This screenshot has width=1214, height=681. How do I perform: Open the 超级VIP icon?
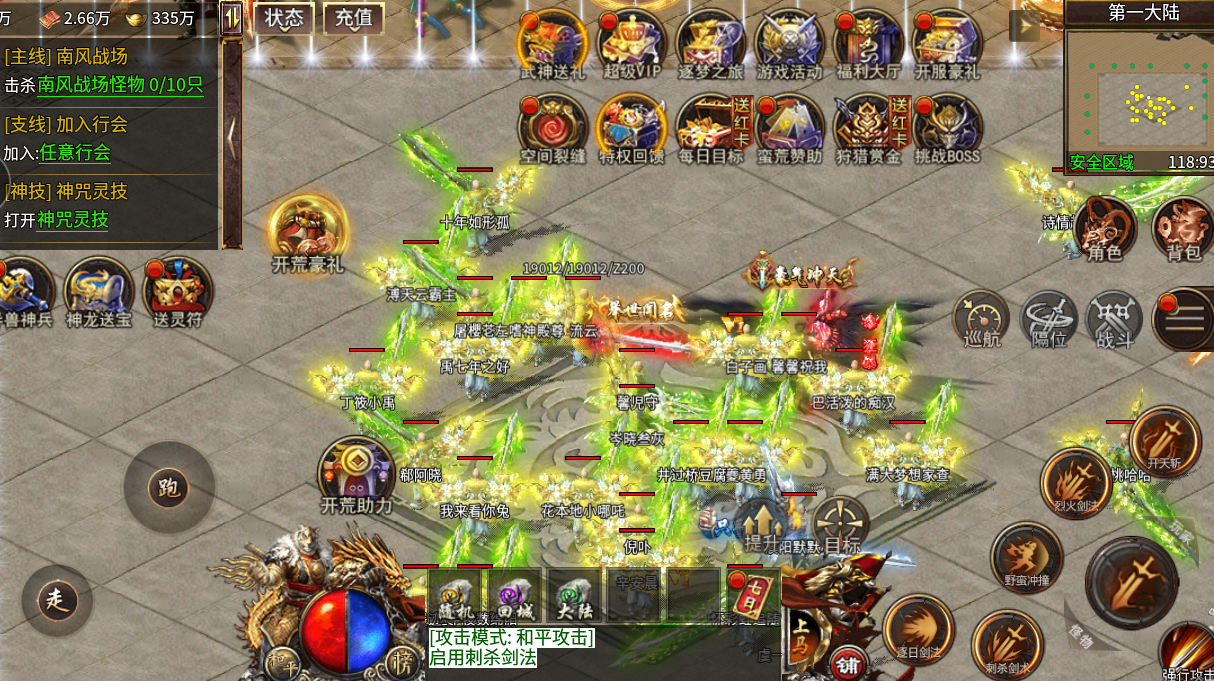[632, 42]
